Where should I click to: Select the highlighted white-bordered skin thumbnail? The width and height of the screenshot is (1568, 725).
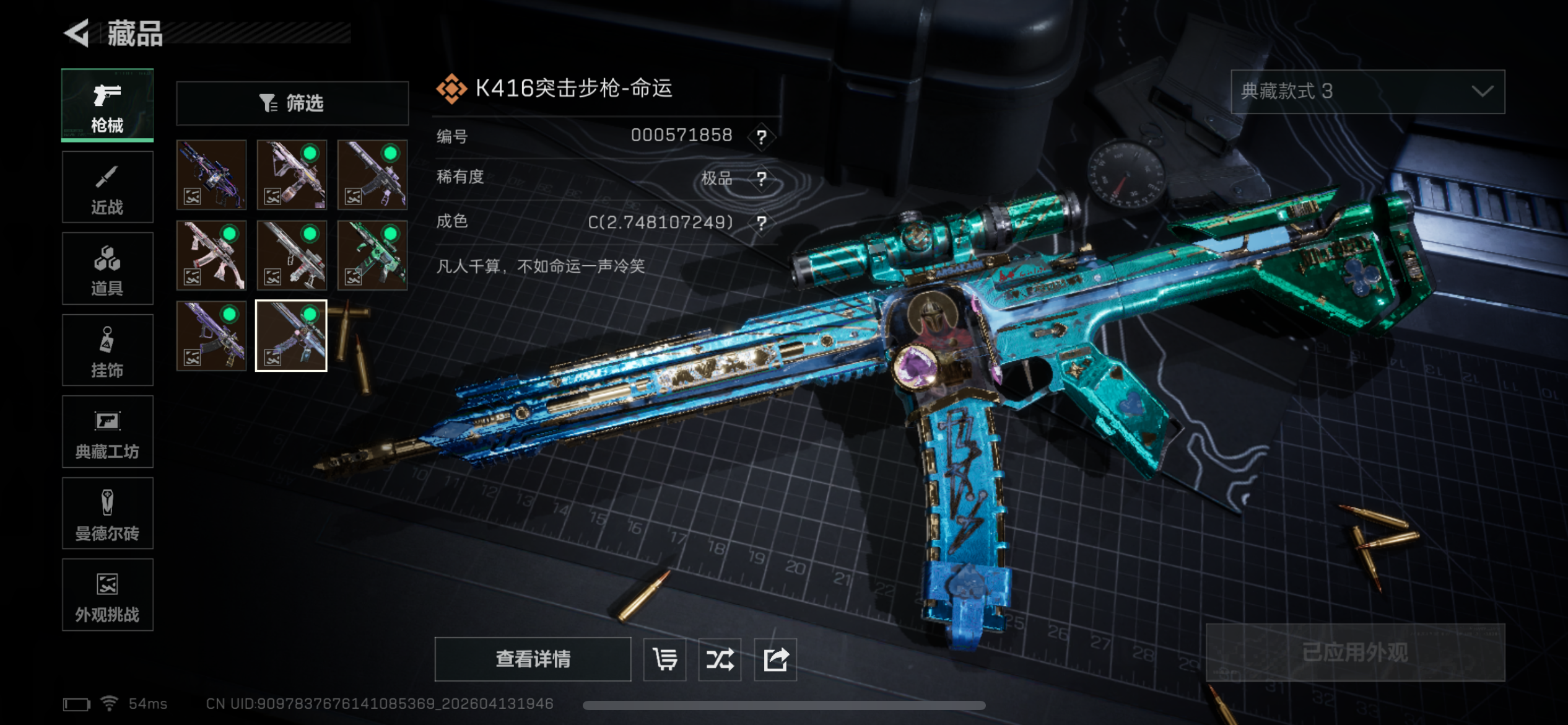tap(291, 336)
